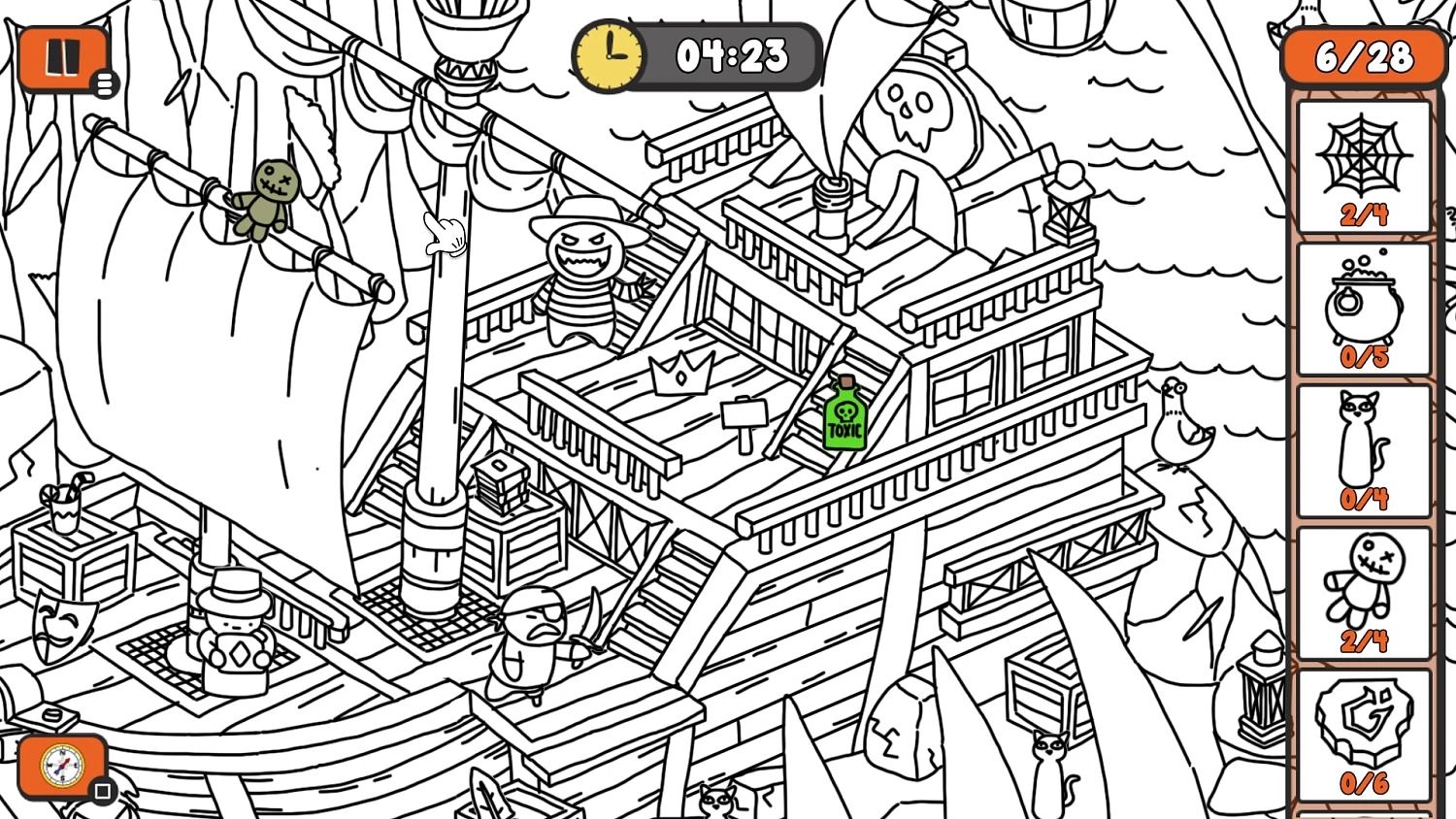Toggle the square badge next to the compass
The image size is (1456, 819).
point(105,792)
